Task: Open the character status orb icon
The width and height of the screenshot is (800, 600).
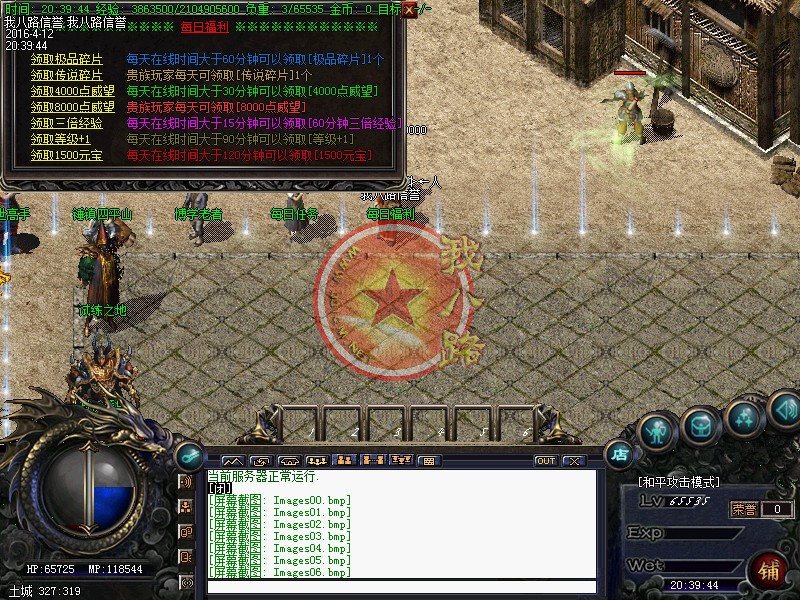Action: click(x=656, y=432)
